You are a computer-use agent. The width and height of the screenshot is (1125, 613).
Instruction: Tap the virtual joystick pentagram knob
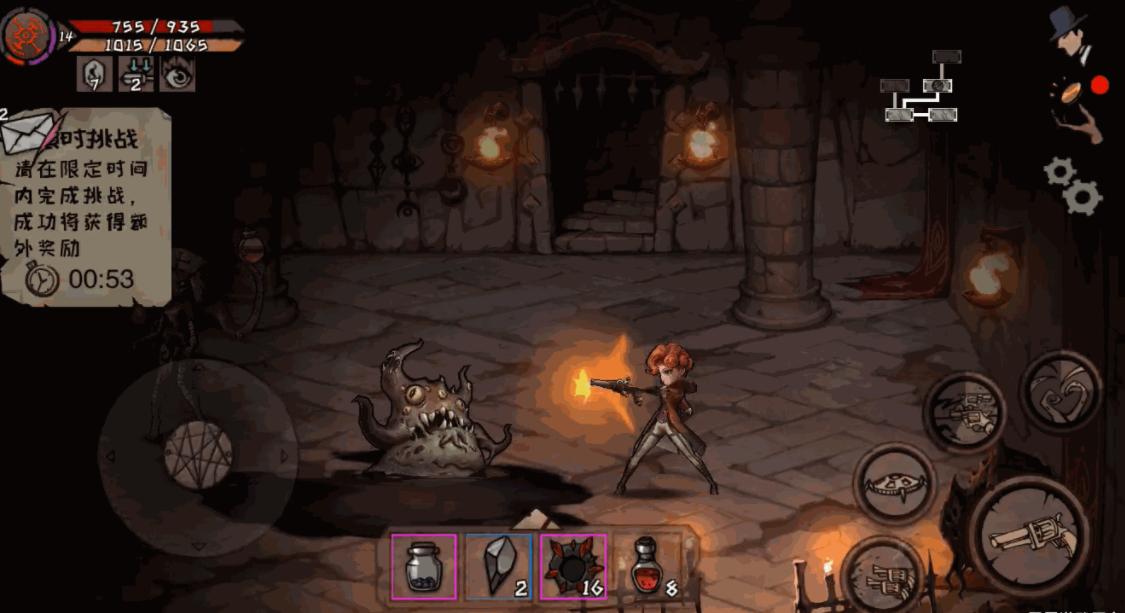(197, 456)
